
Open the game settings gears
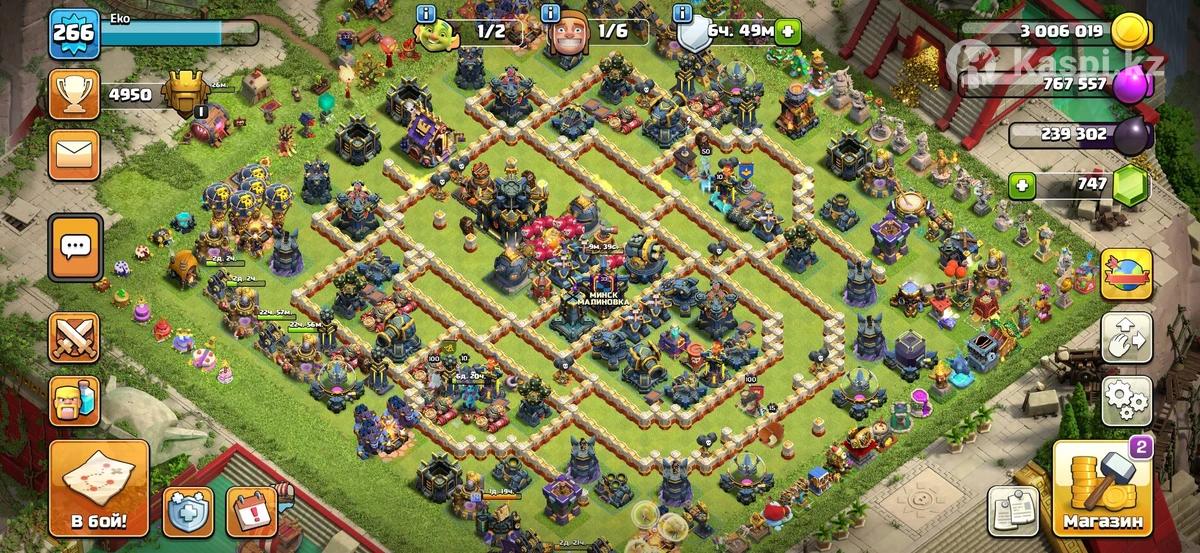click(1126, 400)
